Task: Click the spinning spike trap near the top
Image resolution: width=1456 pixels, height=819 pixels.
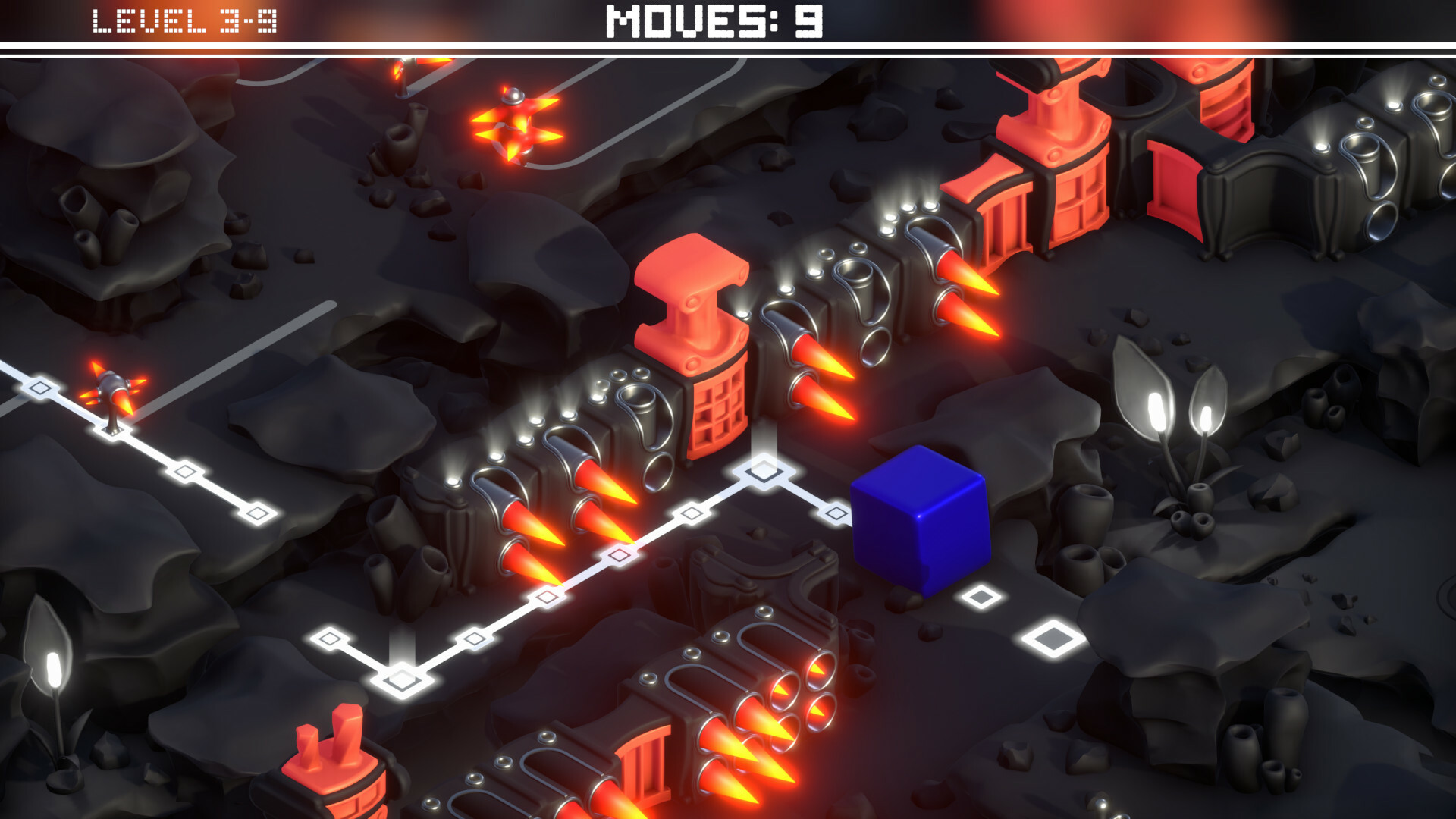Action: [x=516, y=125]
